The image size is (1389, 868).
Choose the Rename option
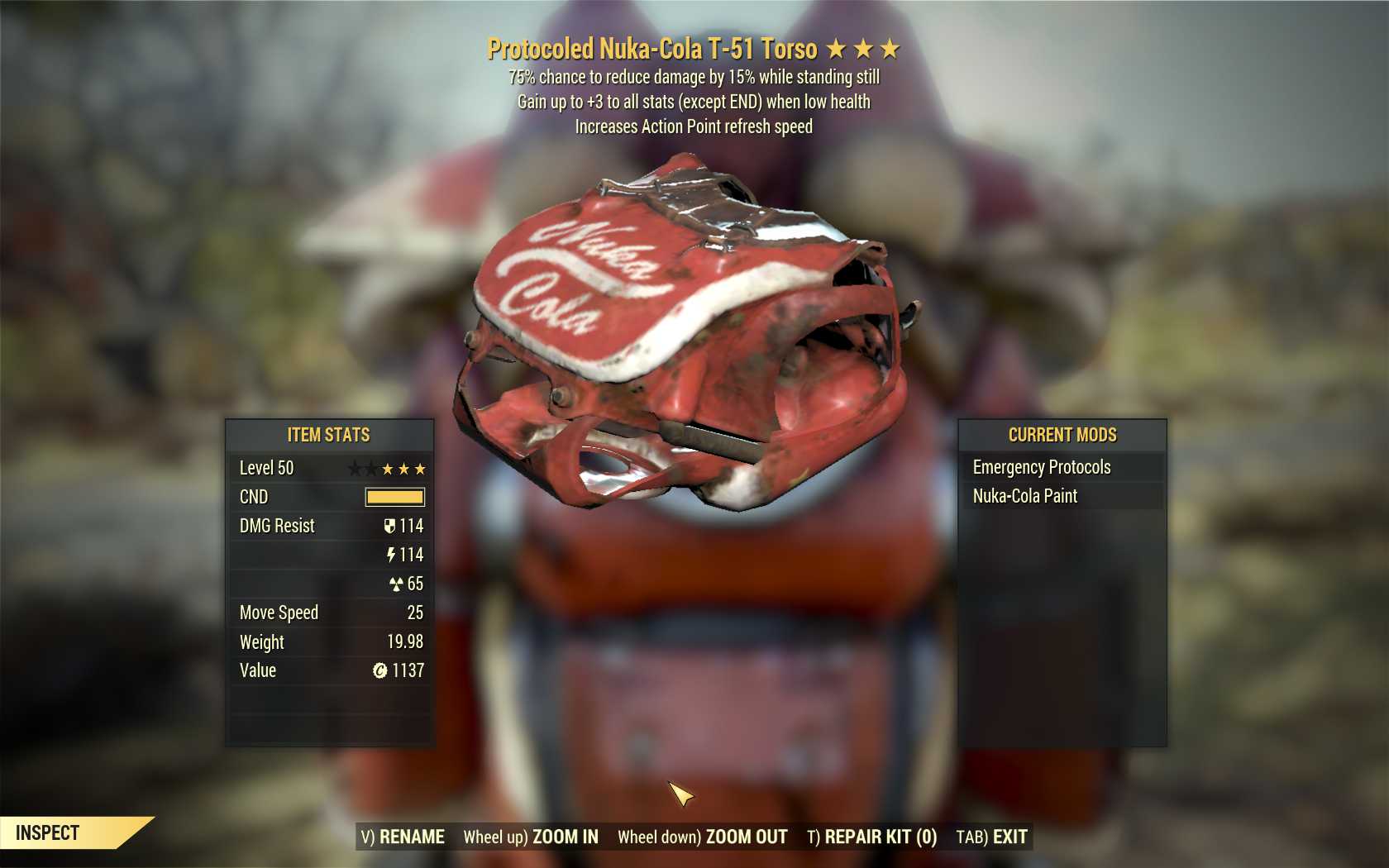click(403, 837)
